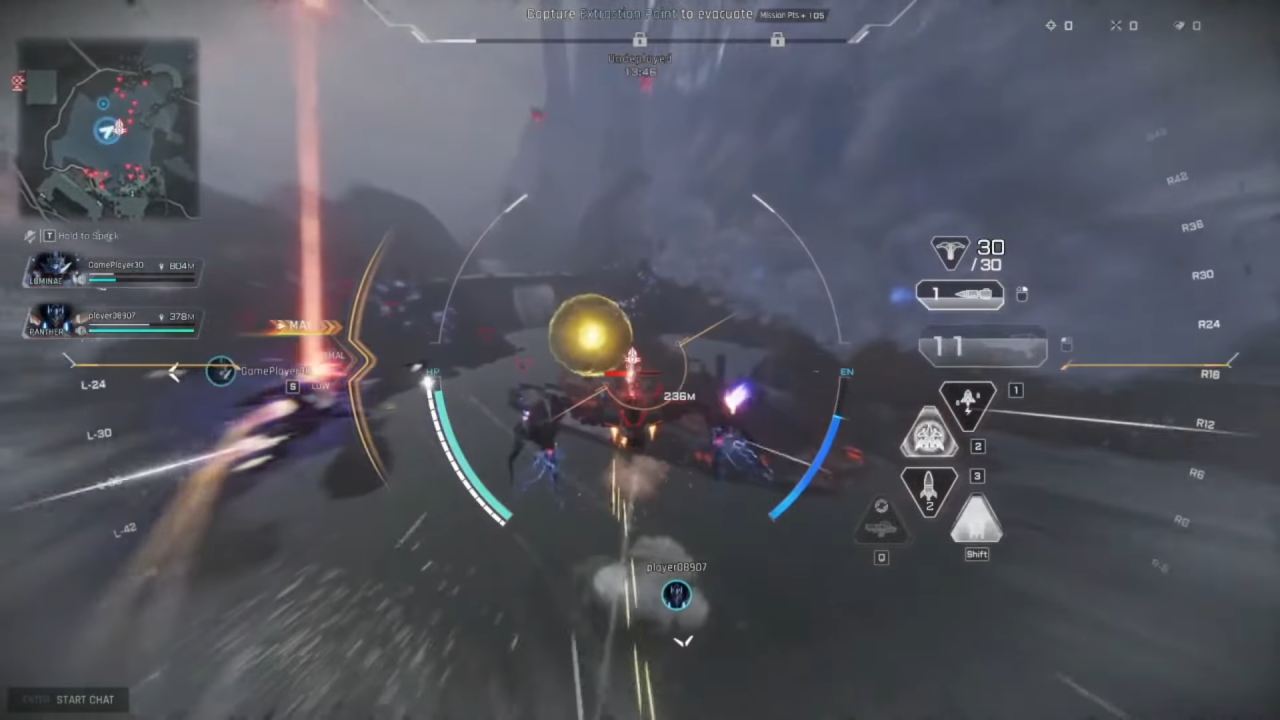Select the rocket ability in slot 1

[966, 400]
